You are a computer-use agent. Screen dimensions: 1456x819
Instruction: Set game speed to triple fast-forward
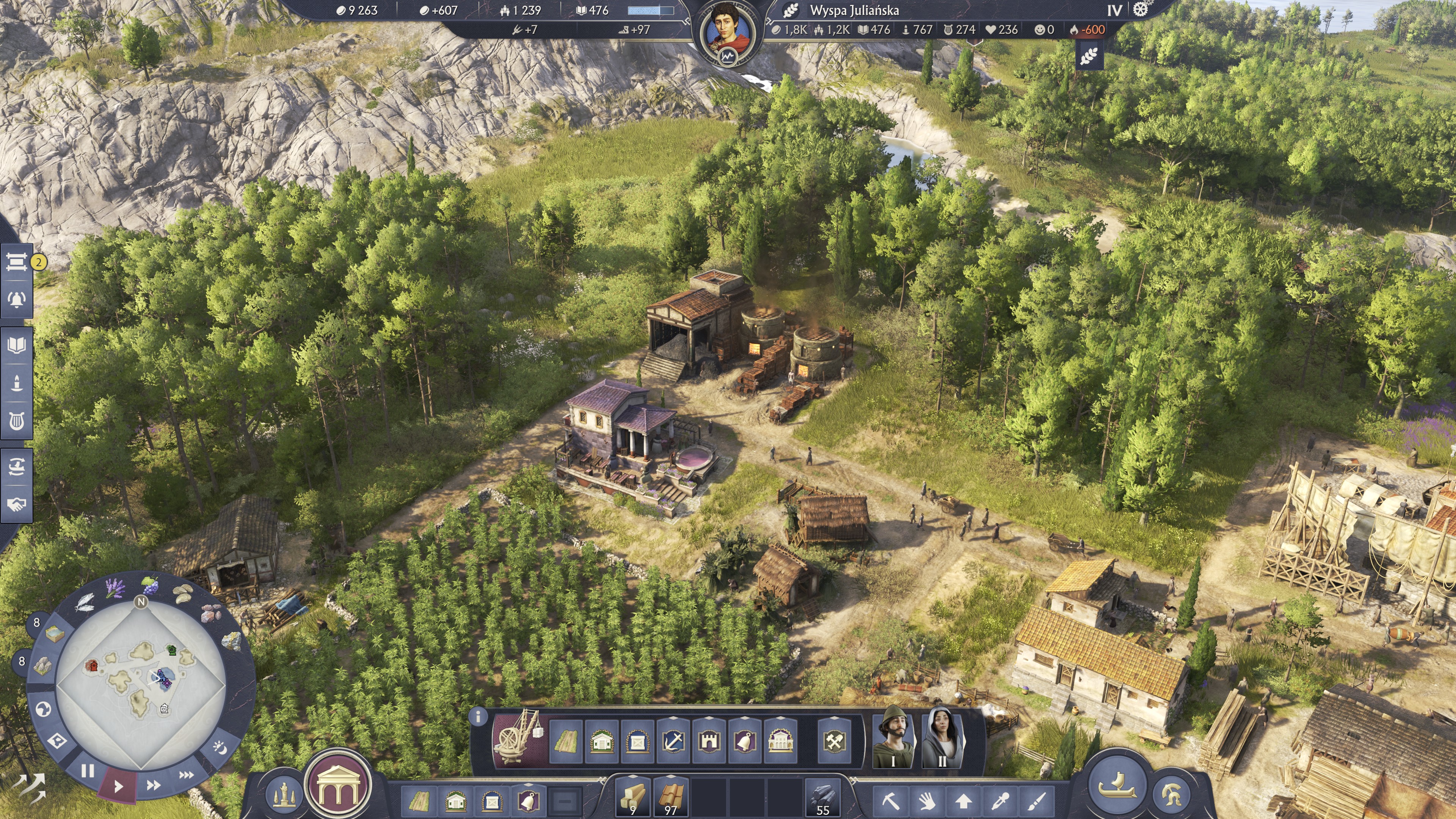click(x=186, y=775)
